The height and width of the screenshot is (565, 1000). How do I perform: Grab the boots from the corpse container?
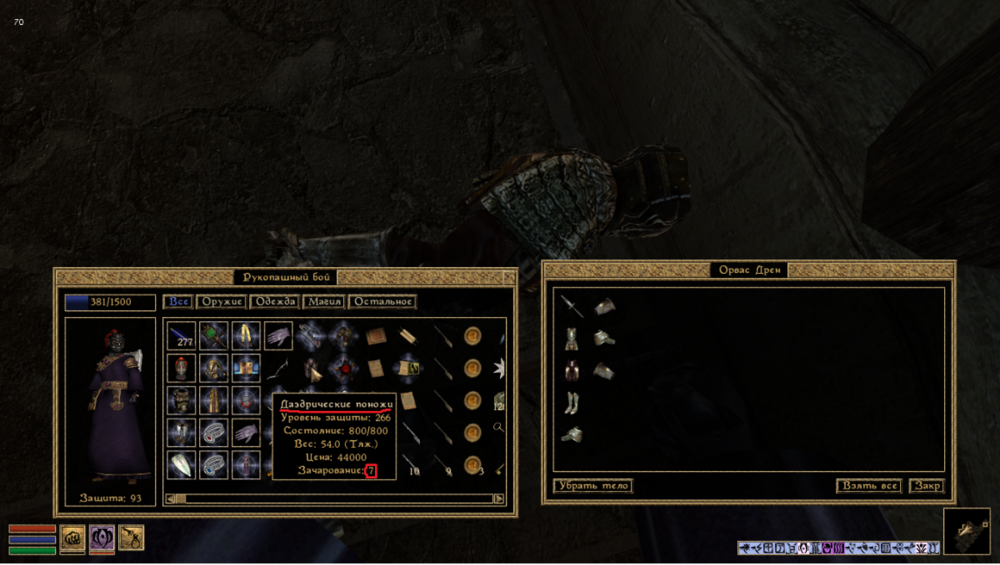(571, 403)
